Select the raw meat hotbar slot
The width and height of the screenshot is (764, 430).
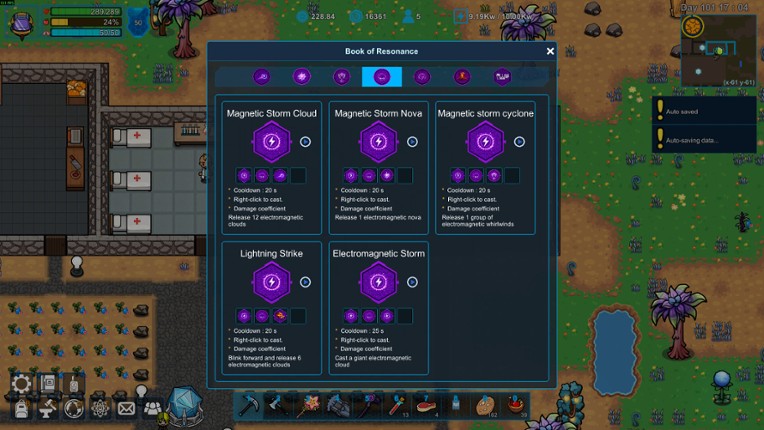point(427,404)
